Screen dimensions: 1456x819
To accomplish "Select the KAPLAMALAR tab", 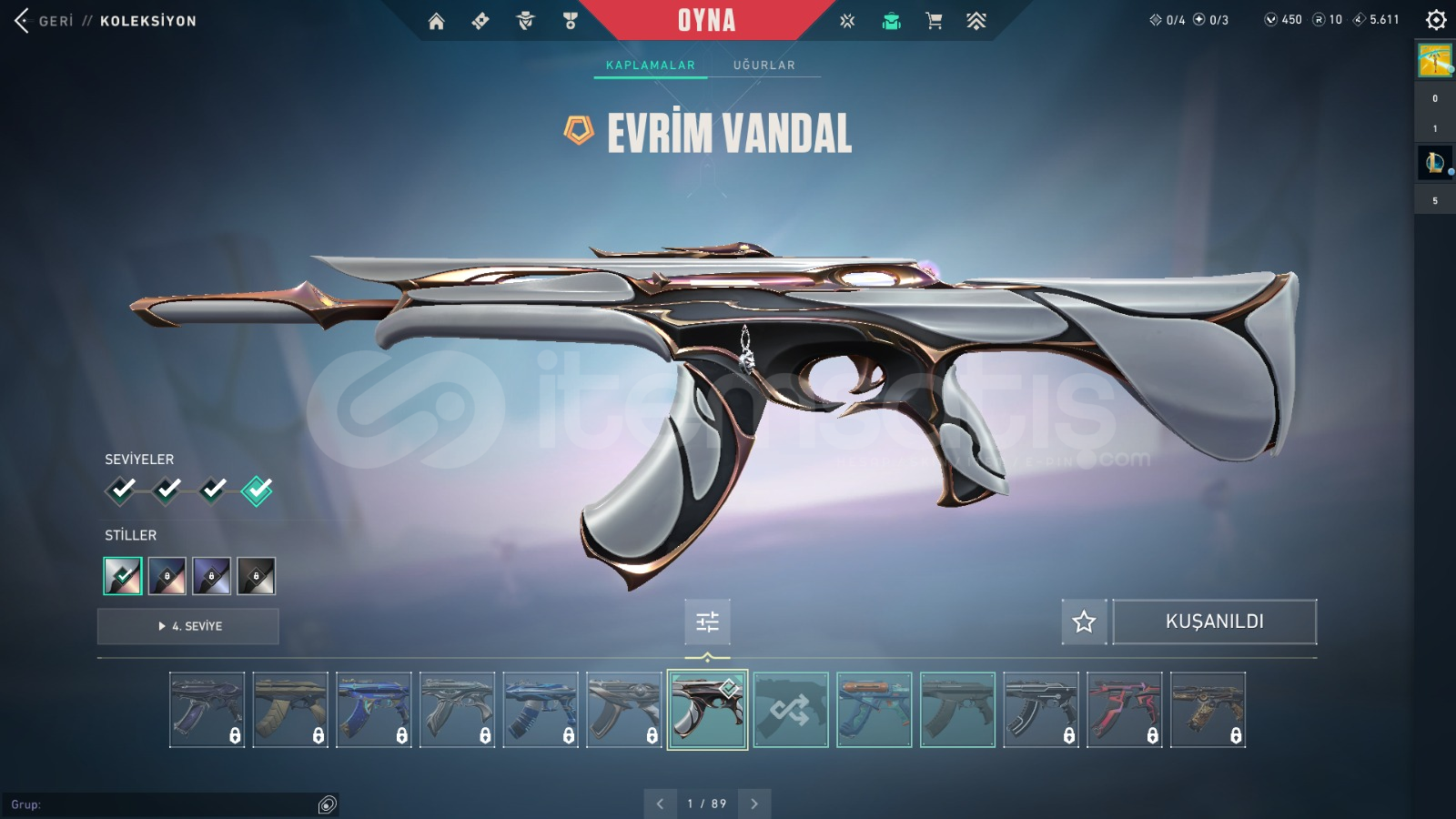I will [649, 65].
